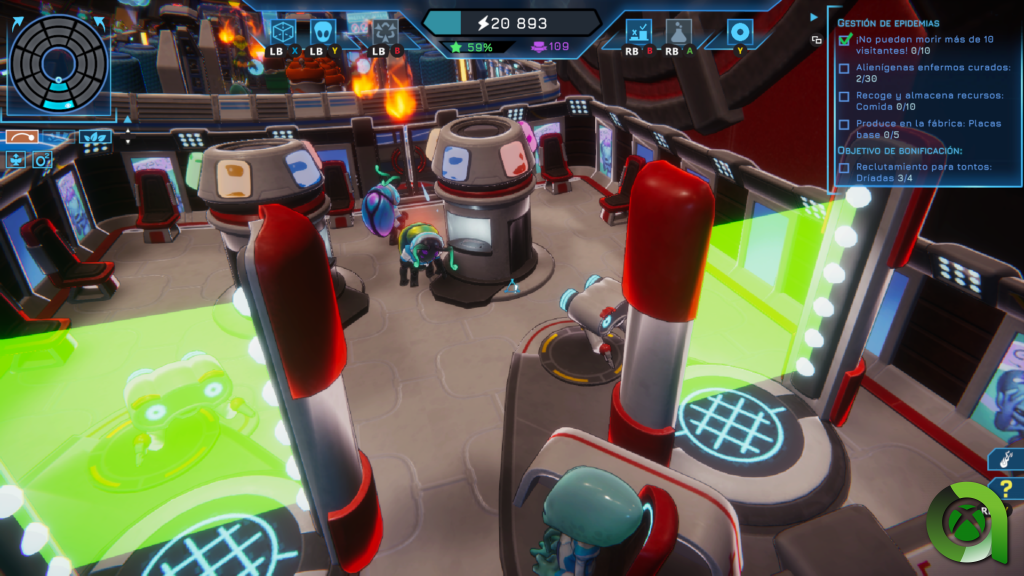Select the leaf overlay button

95,137
